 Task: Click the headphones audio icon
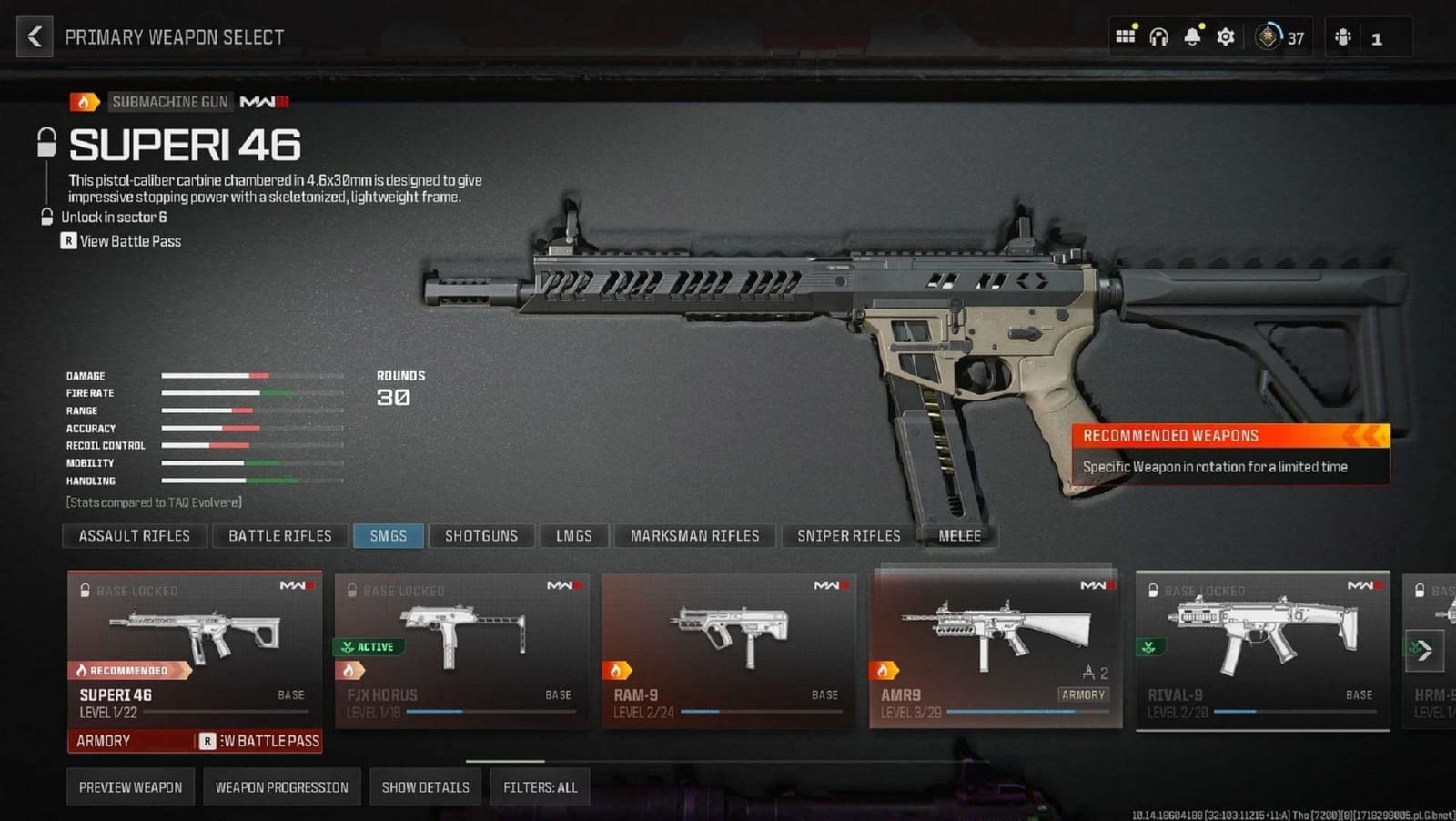1158,36
